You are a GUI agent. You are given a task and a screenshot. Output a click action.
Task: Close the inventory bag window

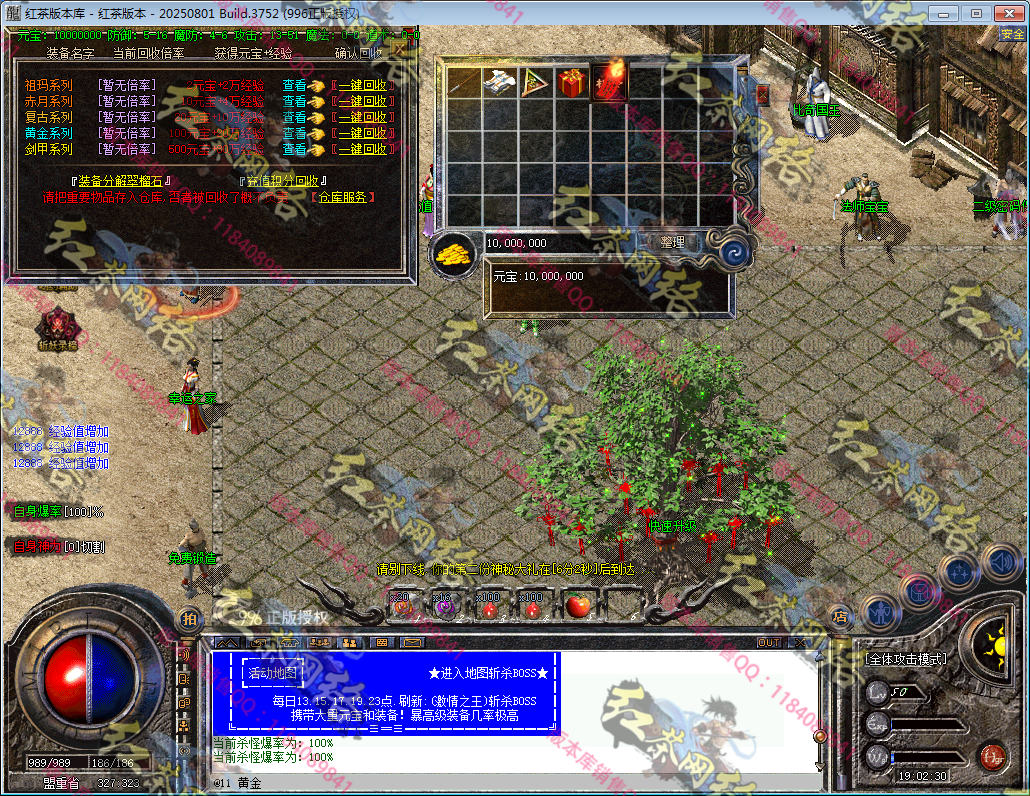click(762, 95)
